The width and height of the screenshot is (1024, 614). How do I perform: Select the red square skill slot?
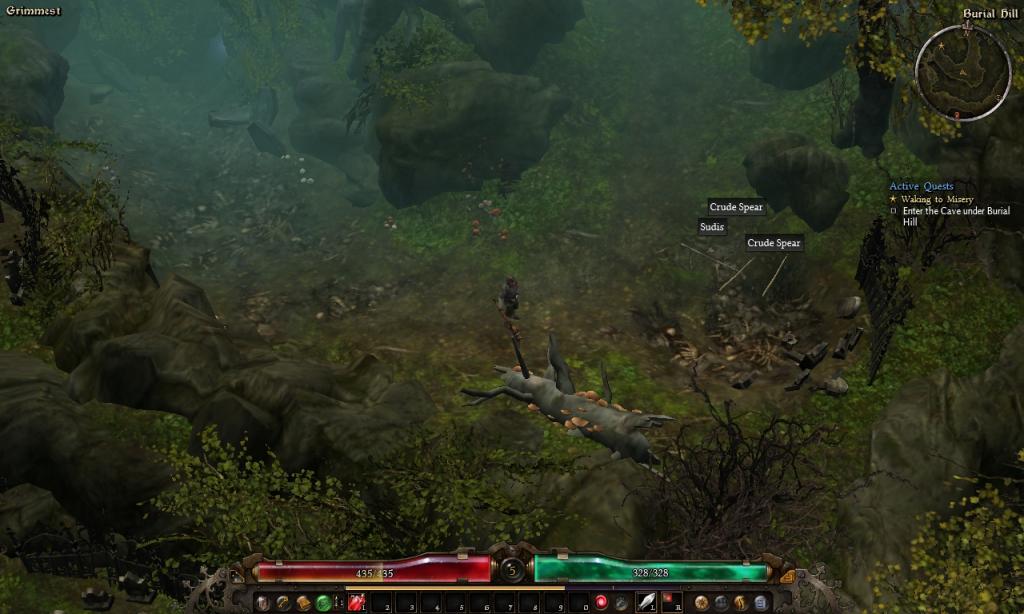coord(670,602)
